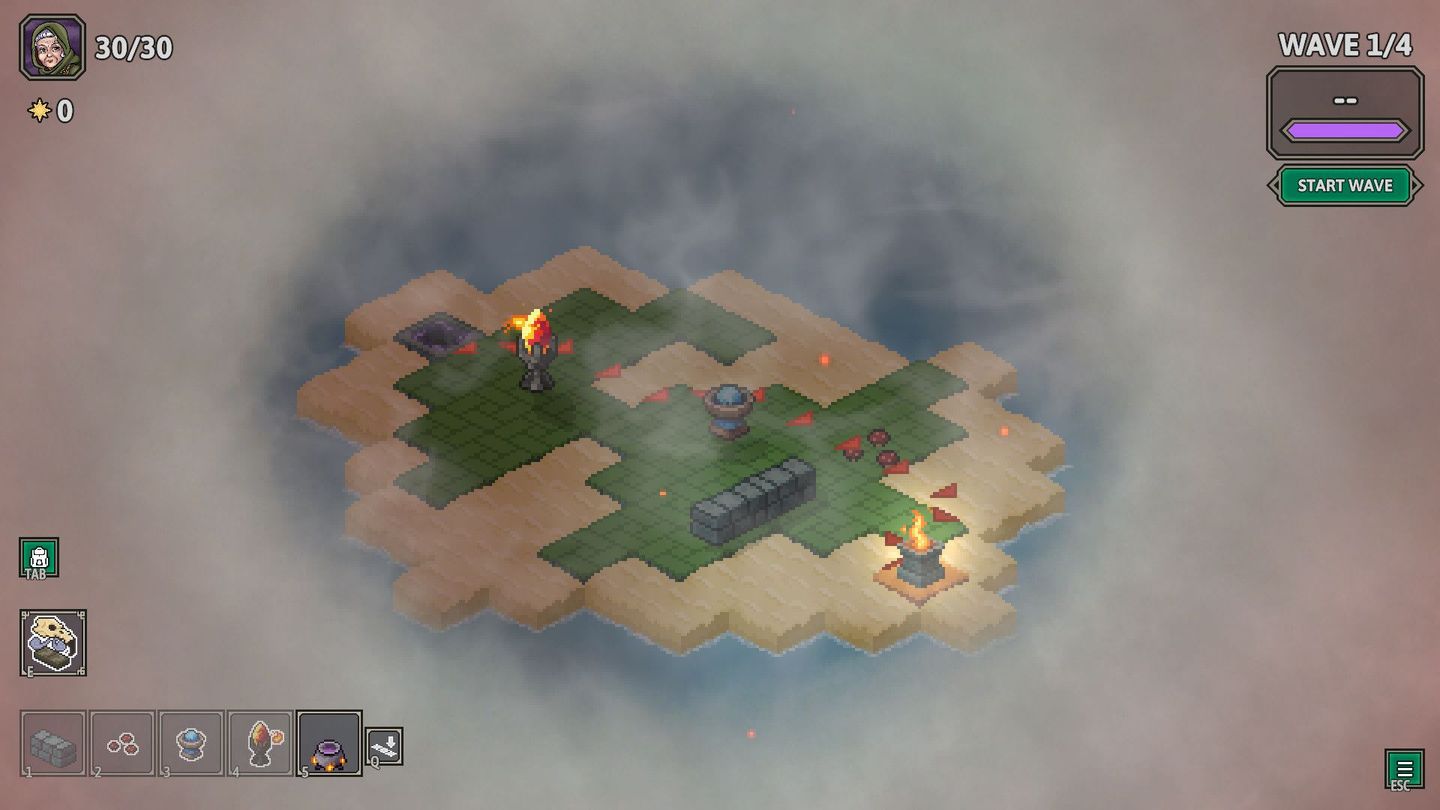The image size is (1440, 810).
Task: Click the purple wave progress bar
Action: pyautogui.click(x=1344, y=128)
